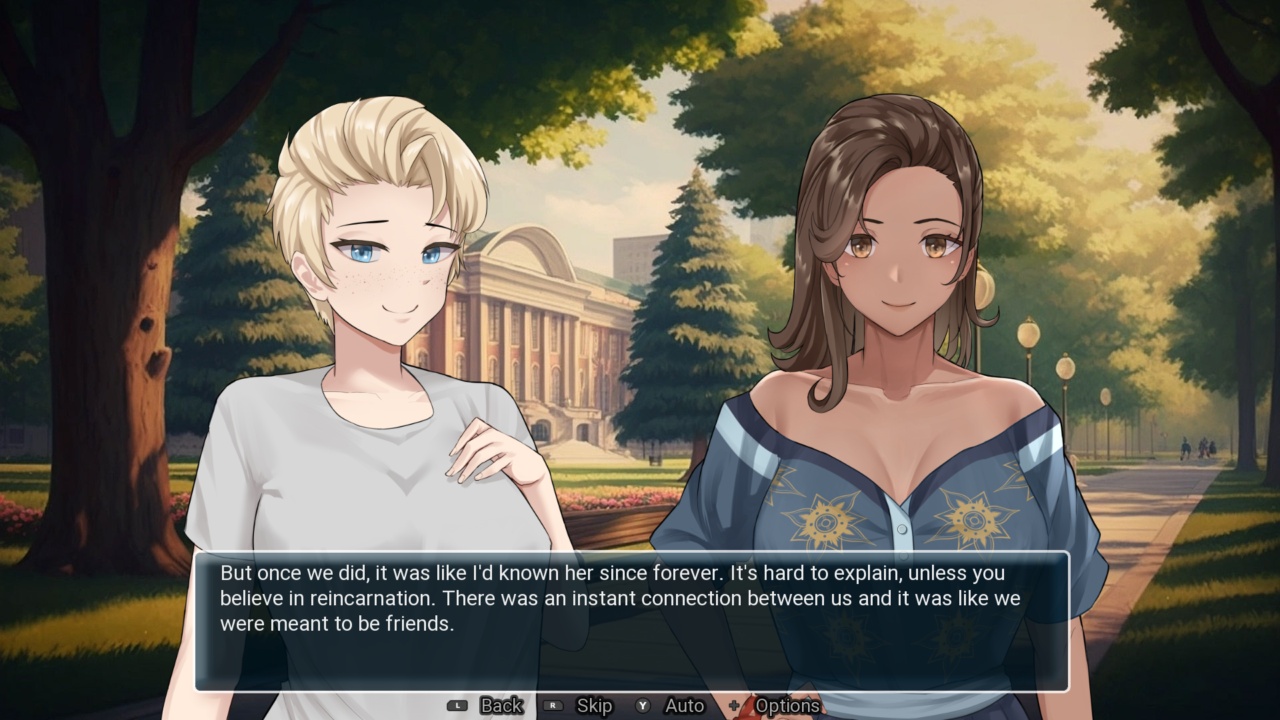The image size is (1280, 720).
Task: Select the Options entry in the control bar
Action: coord(790,705)
